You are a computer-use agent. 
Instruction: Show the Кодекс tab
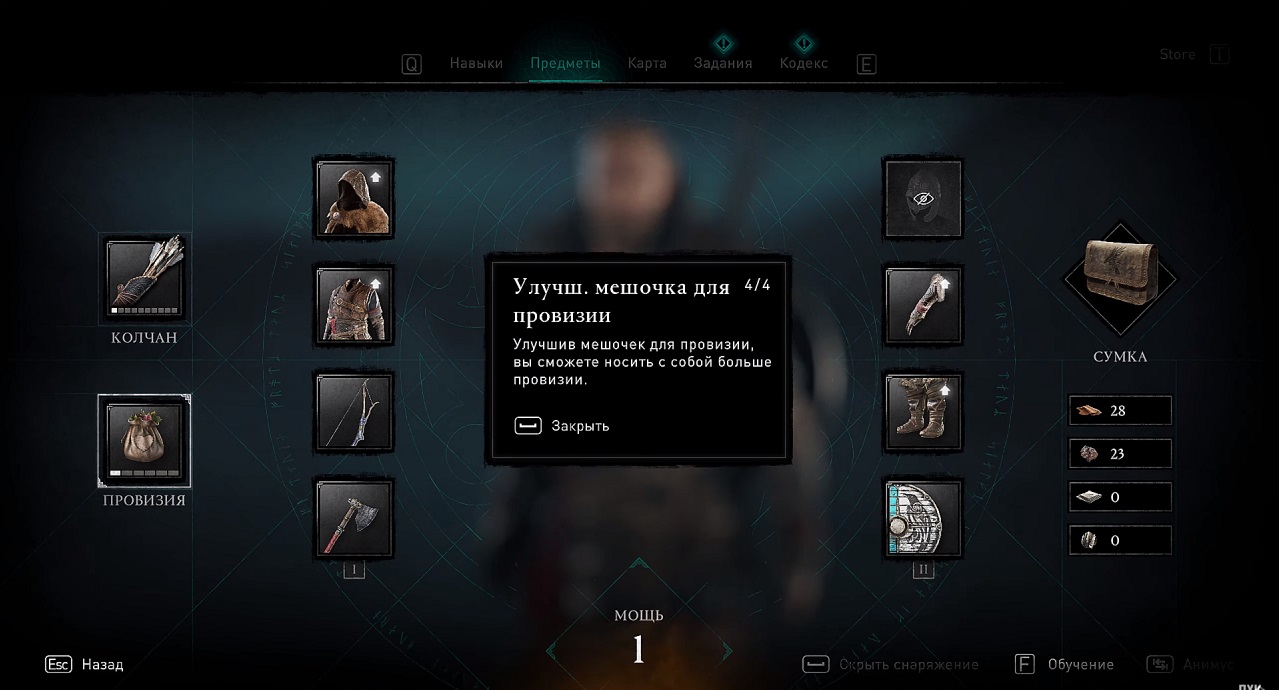tap(803, 63)
